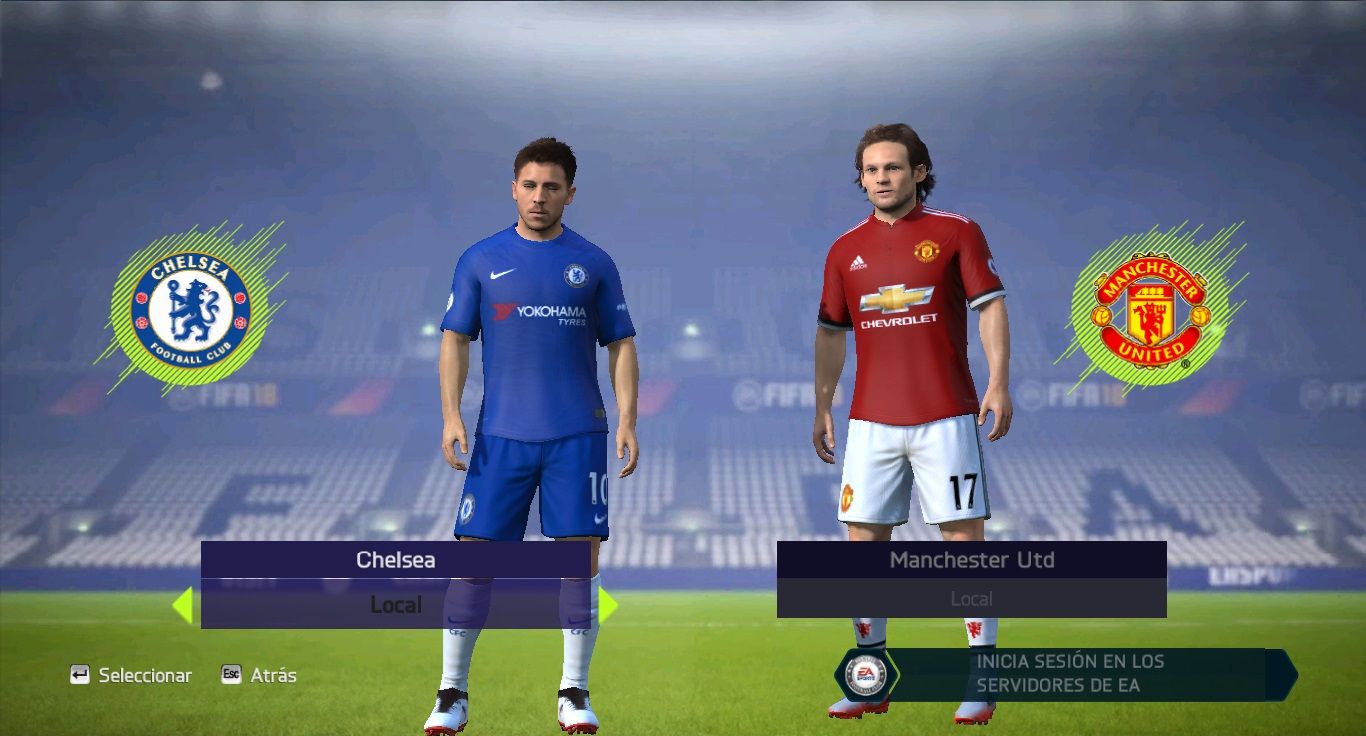Choose the Manchester Utd team name panel

(x=971, y=560)
